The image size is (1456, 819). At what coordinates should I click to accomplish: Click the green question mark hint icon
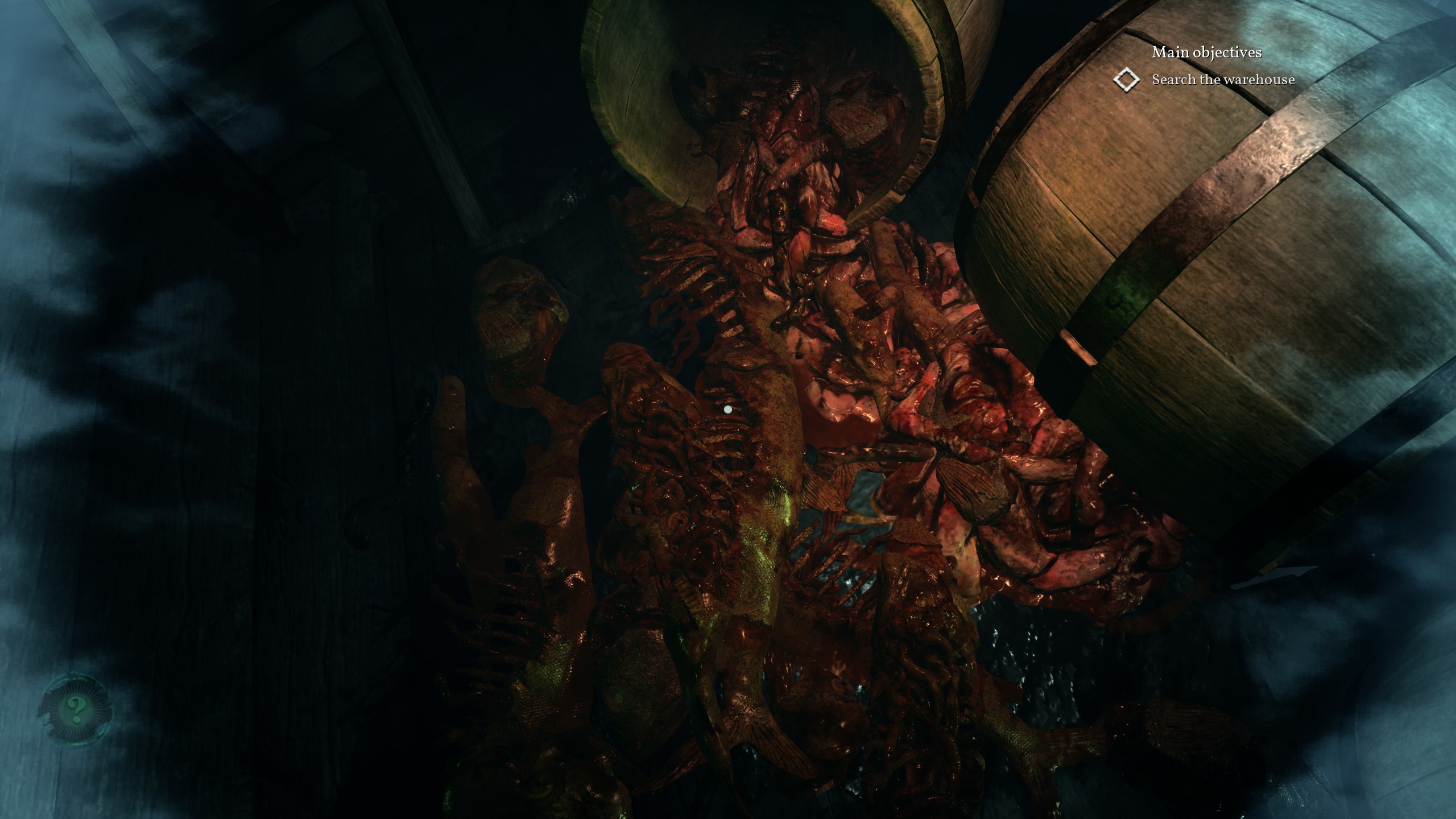point(75,709)
